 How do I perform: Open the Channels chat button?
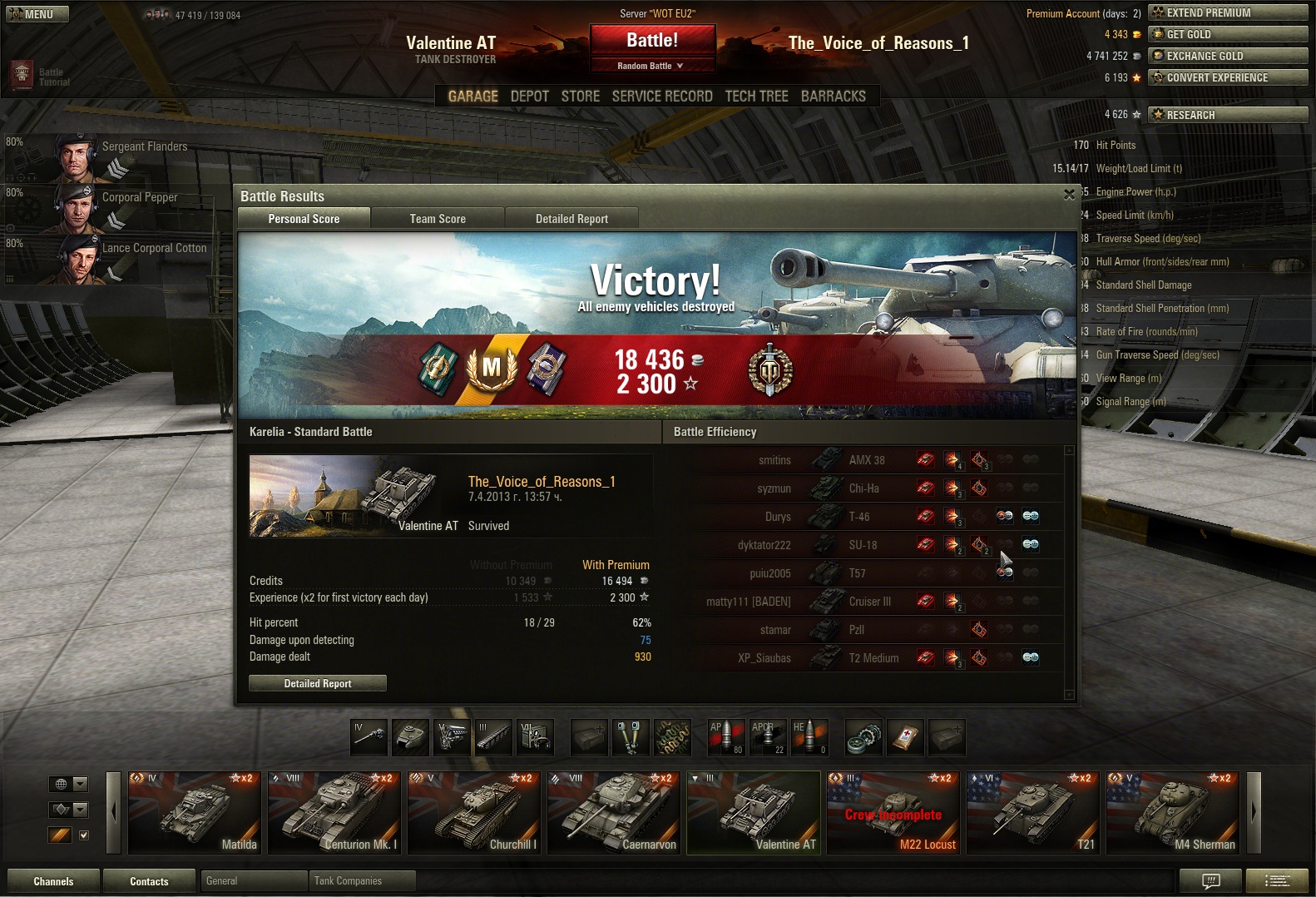click(x=53, y=881)
